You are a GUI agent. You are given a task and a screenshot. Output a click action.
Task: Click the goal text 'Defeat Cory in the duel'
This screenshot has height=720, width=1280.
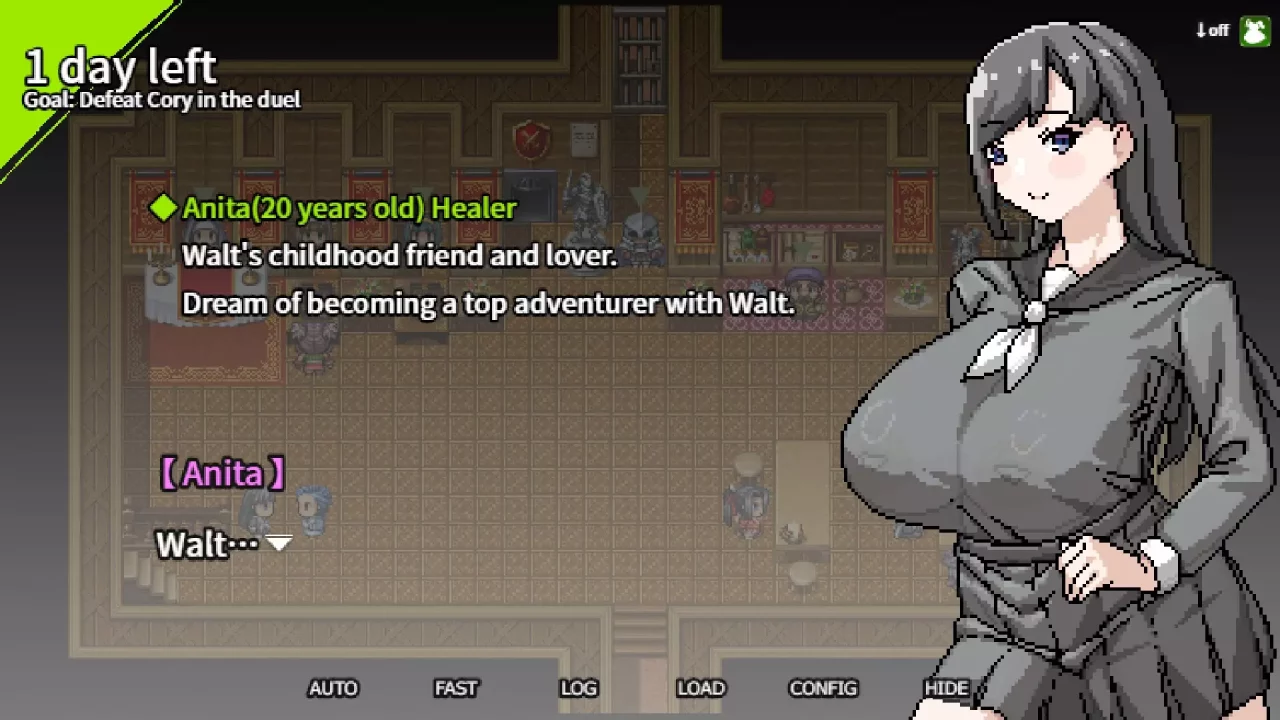(160, 100)
